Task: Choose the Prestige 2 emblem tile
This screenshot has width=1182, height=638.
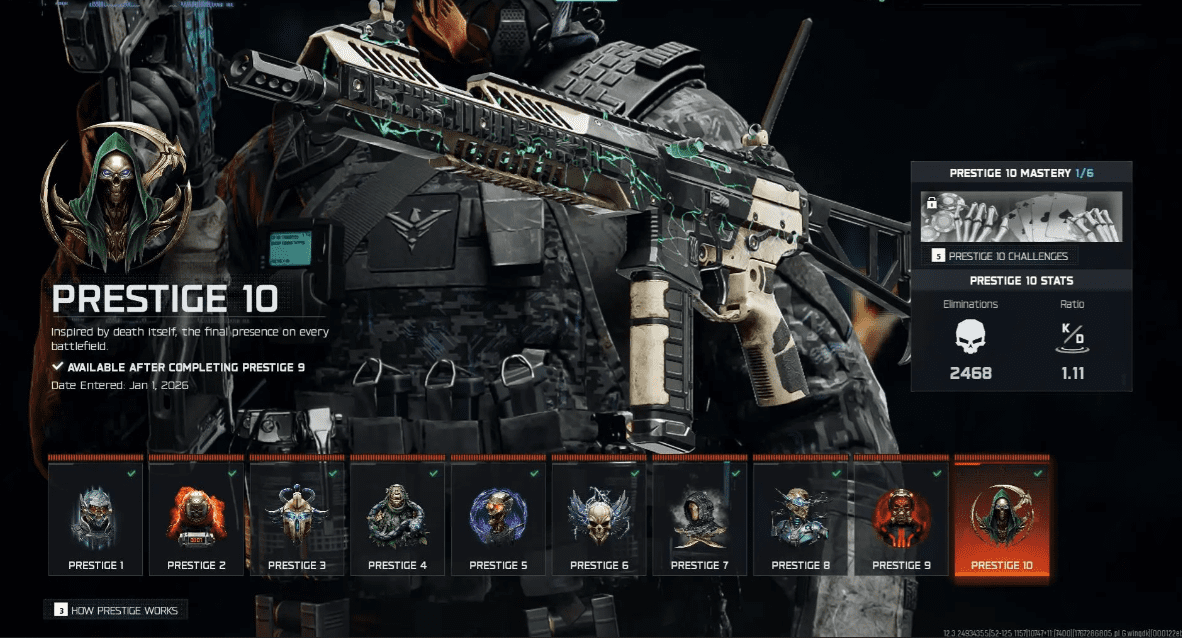Action: coord(196,518)
